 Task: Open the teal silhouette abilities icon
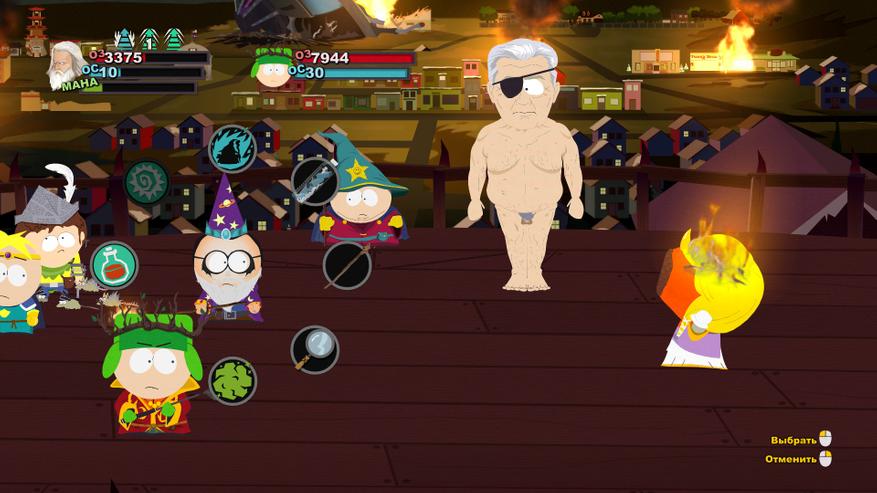[x=232, y=149]
